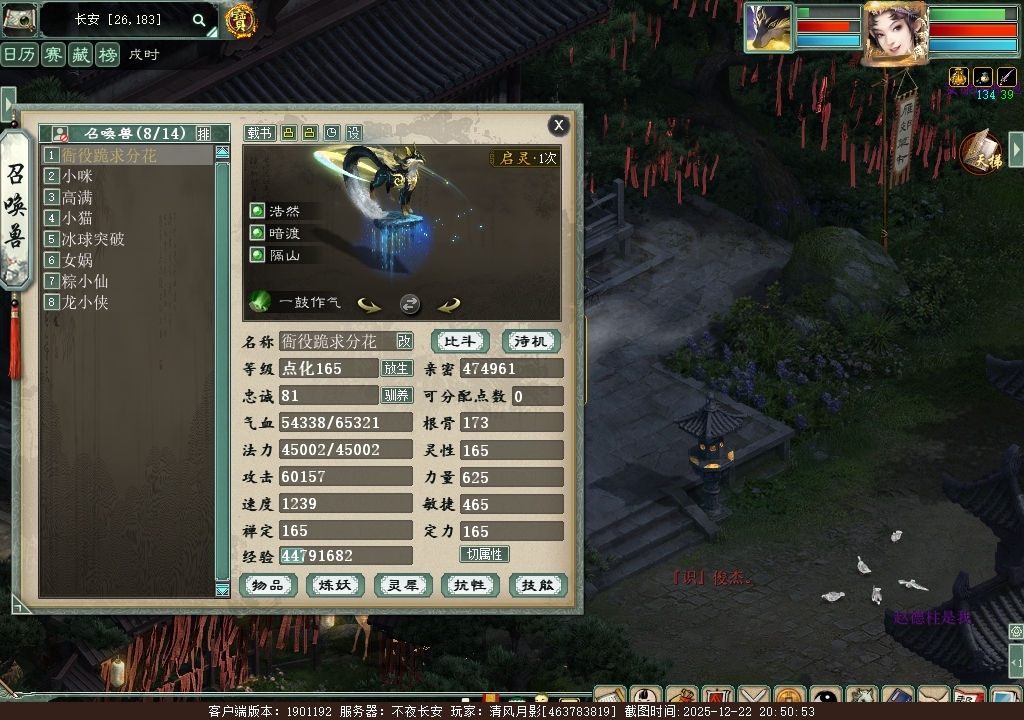Image resolution: width=1024 pixels, height=720 pixels.
Task: Open the 技能 skills panel
Action: [537, 585]
